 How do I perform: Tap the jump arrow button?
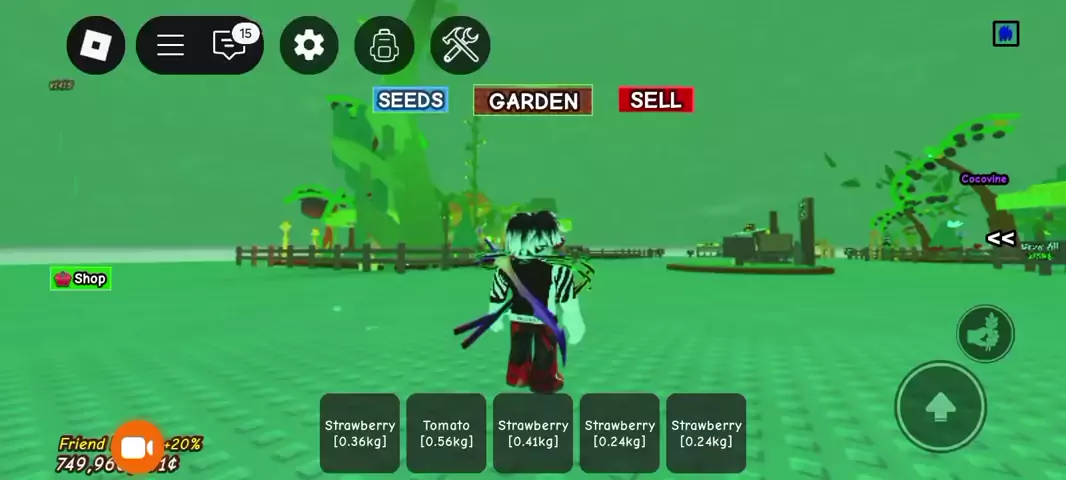click(x=940, y=407)
